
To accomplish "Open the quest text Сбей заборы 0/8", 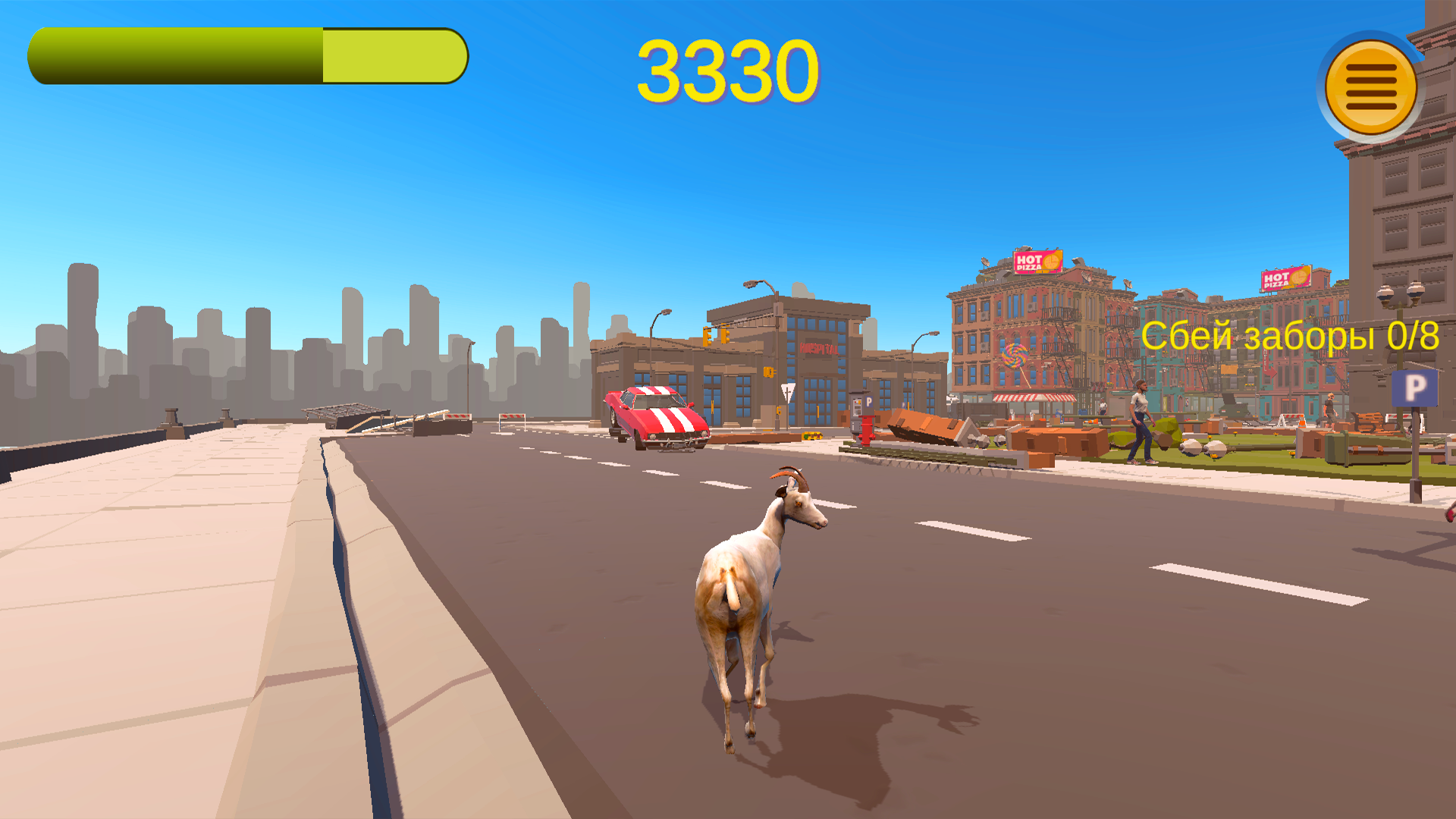I will point(1289,334).
